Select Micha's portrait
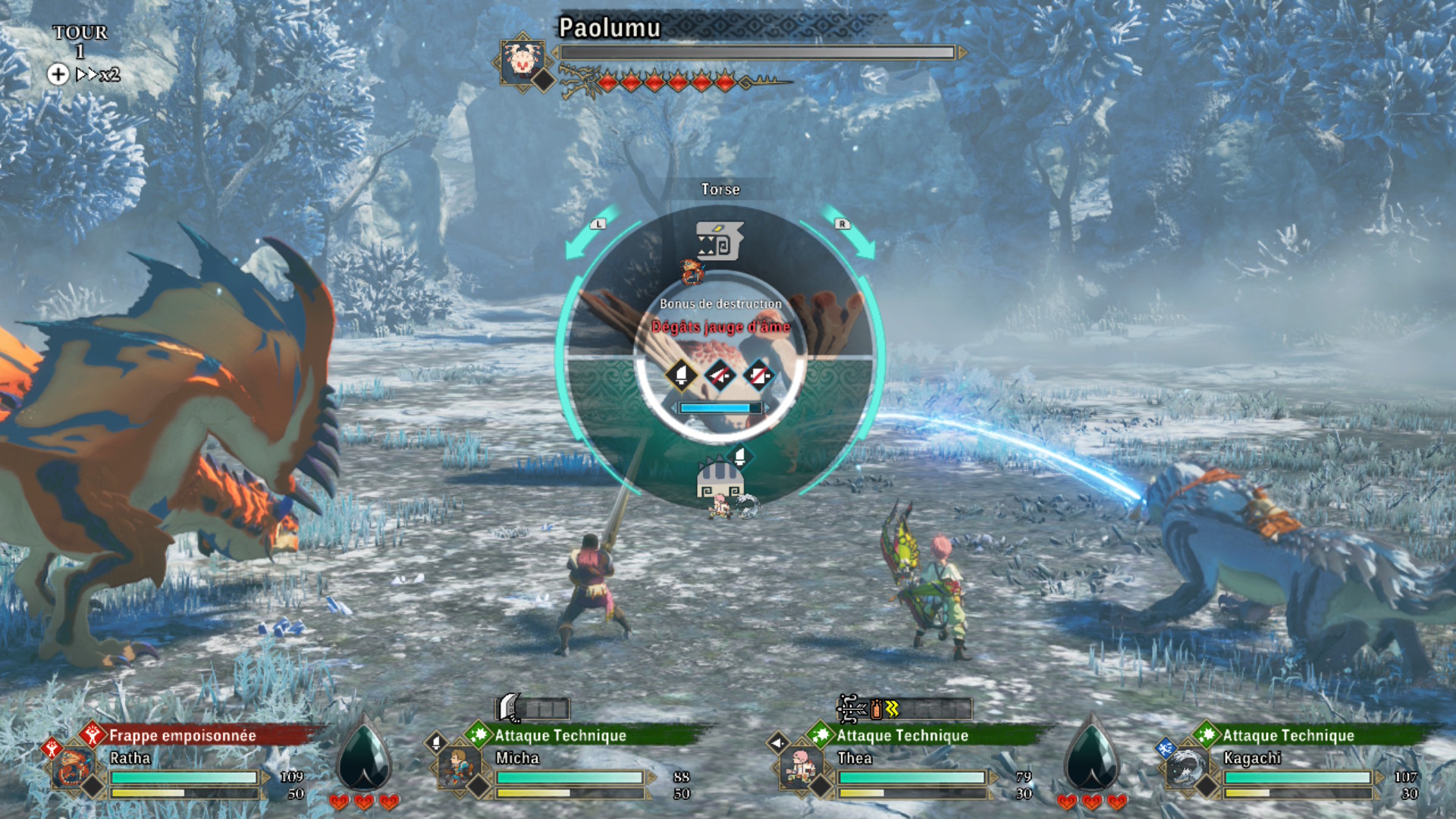The width and height of the screenshot is (1456, 819). (x=459, y=769)
